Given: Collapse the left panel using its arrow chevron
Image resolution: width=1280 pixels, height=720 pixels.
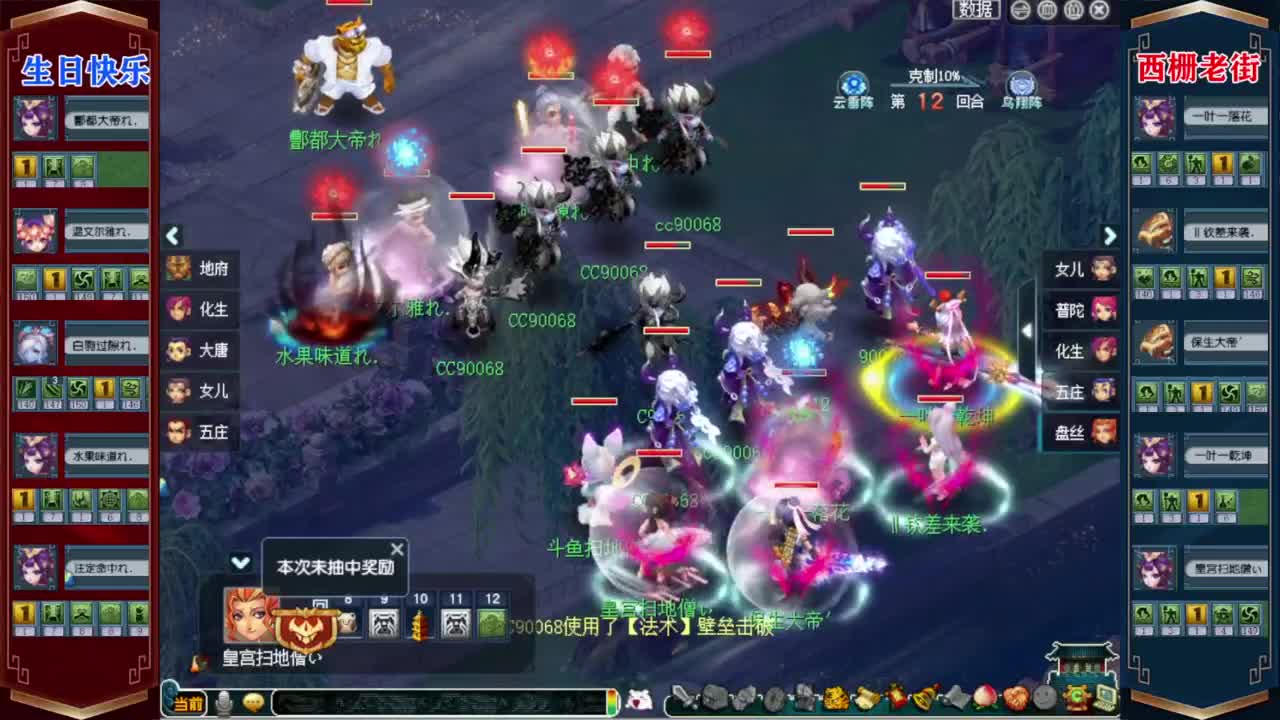Looking at the screenshot, I should tap(172, 236).
